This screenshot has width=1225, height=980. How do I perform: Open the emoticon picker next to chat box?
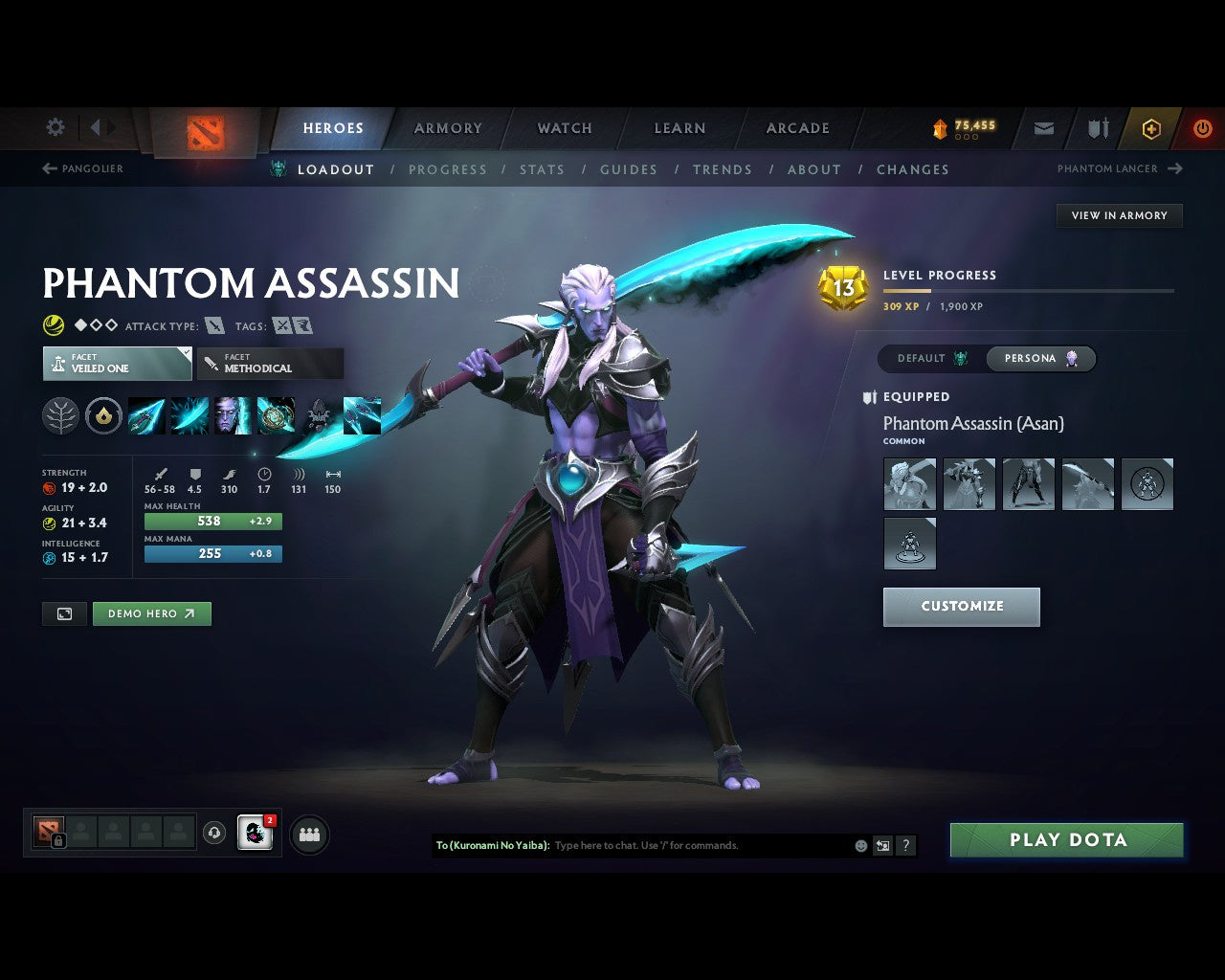click(x=859, y=845)
